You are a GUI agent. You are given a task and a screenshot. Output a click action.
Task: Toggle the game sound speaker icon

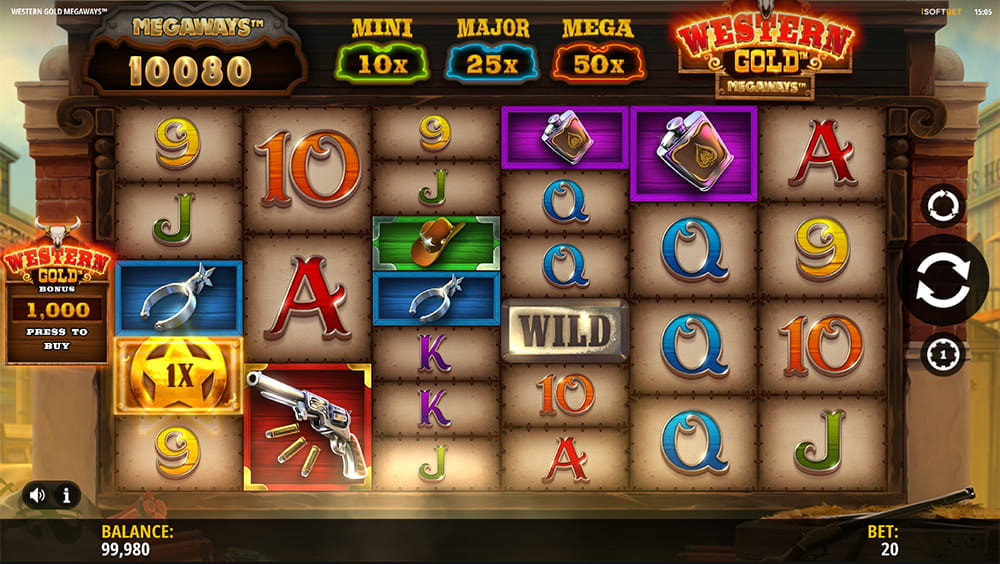click(x=38, y=494)
